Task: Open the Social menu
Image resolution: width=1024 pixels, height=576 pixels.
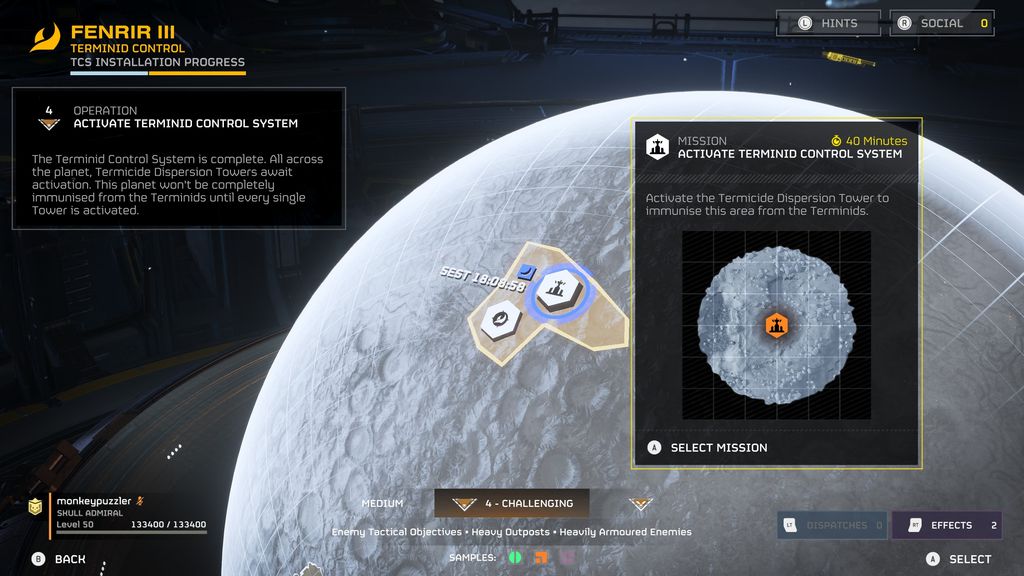Action: pos(941,23)
